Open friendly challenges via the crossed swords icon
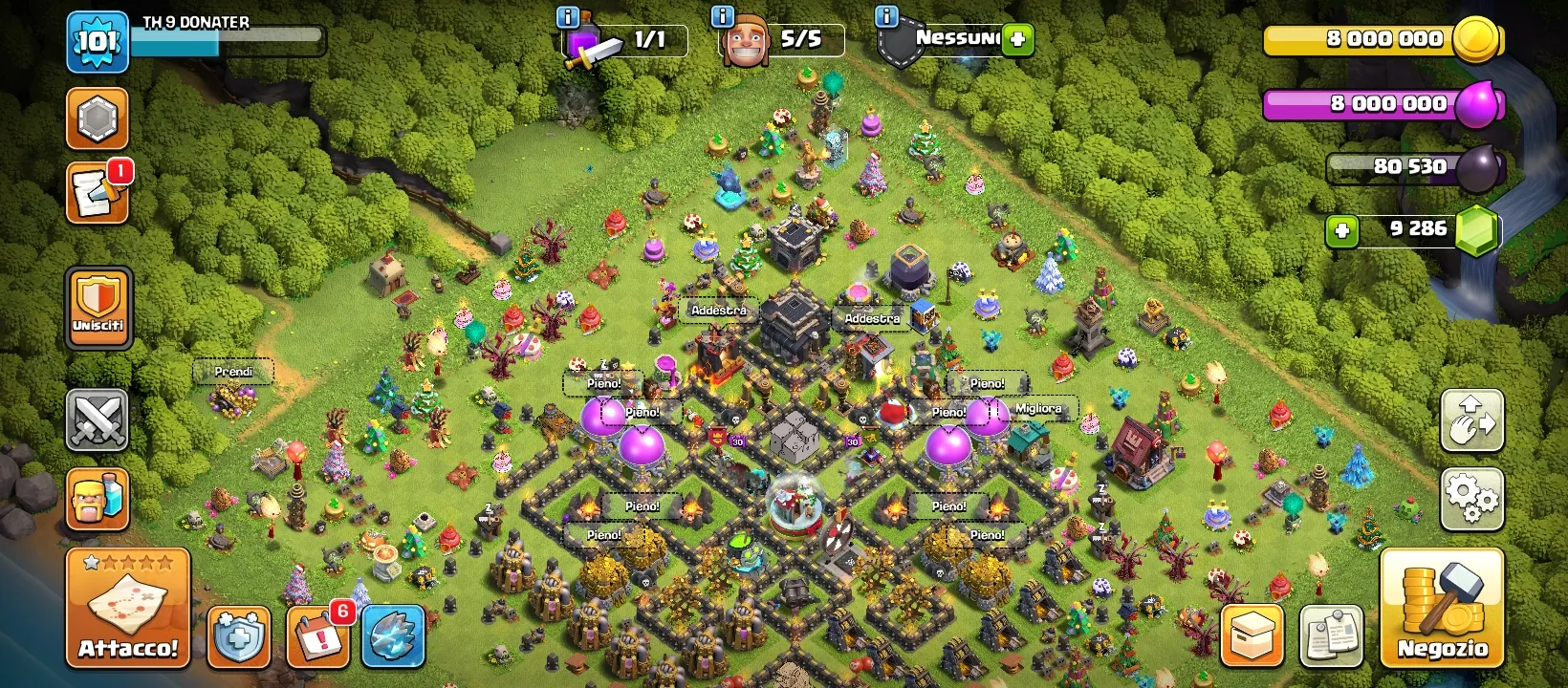The image size is (1568, 688). click(97, 420)
